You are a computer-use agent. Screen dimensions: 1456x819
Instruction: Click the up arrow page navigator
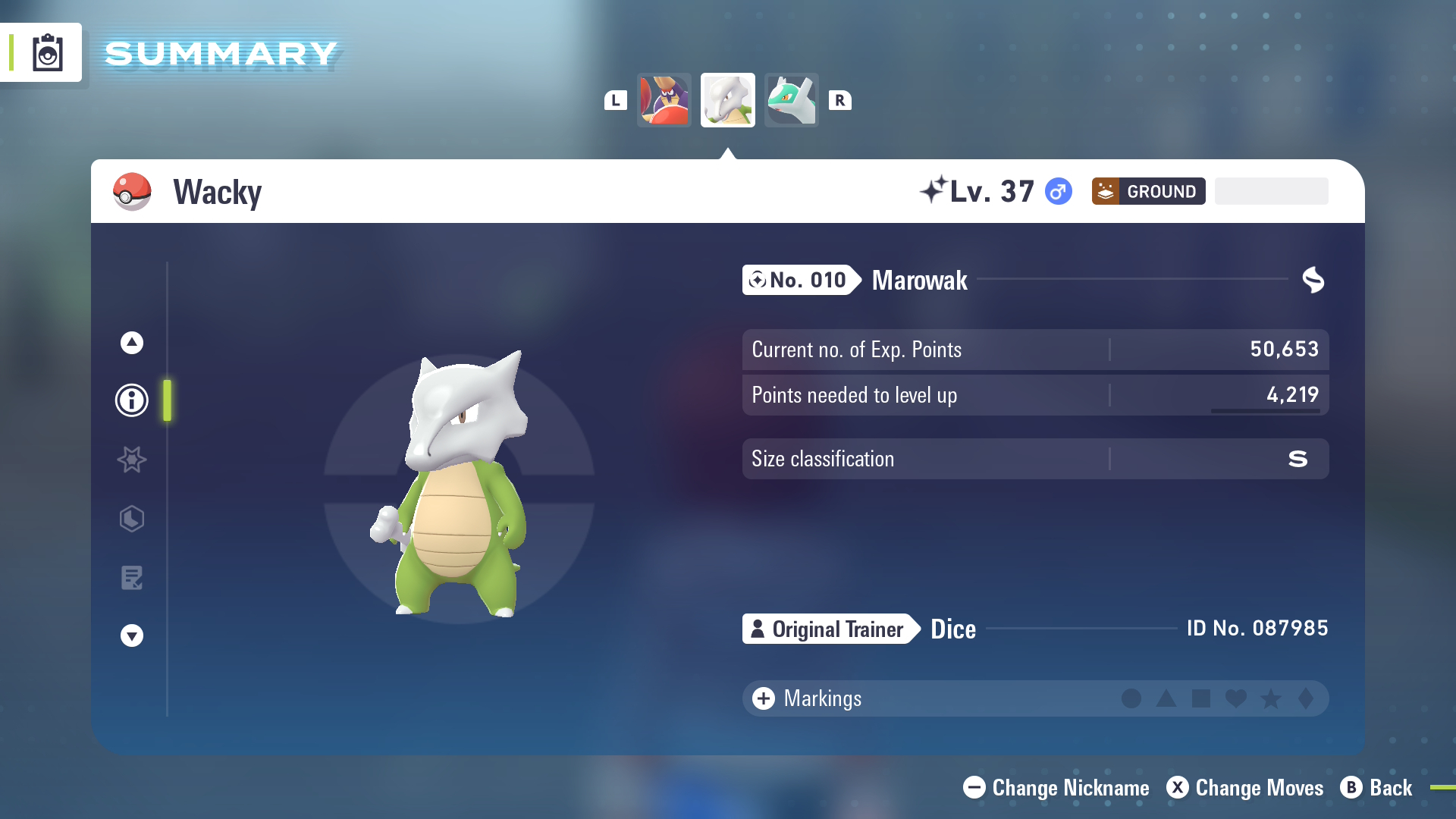[x=132, y=343]
